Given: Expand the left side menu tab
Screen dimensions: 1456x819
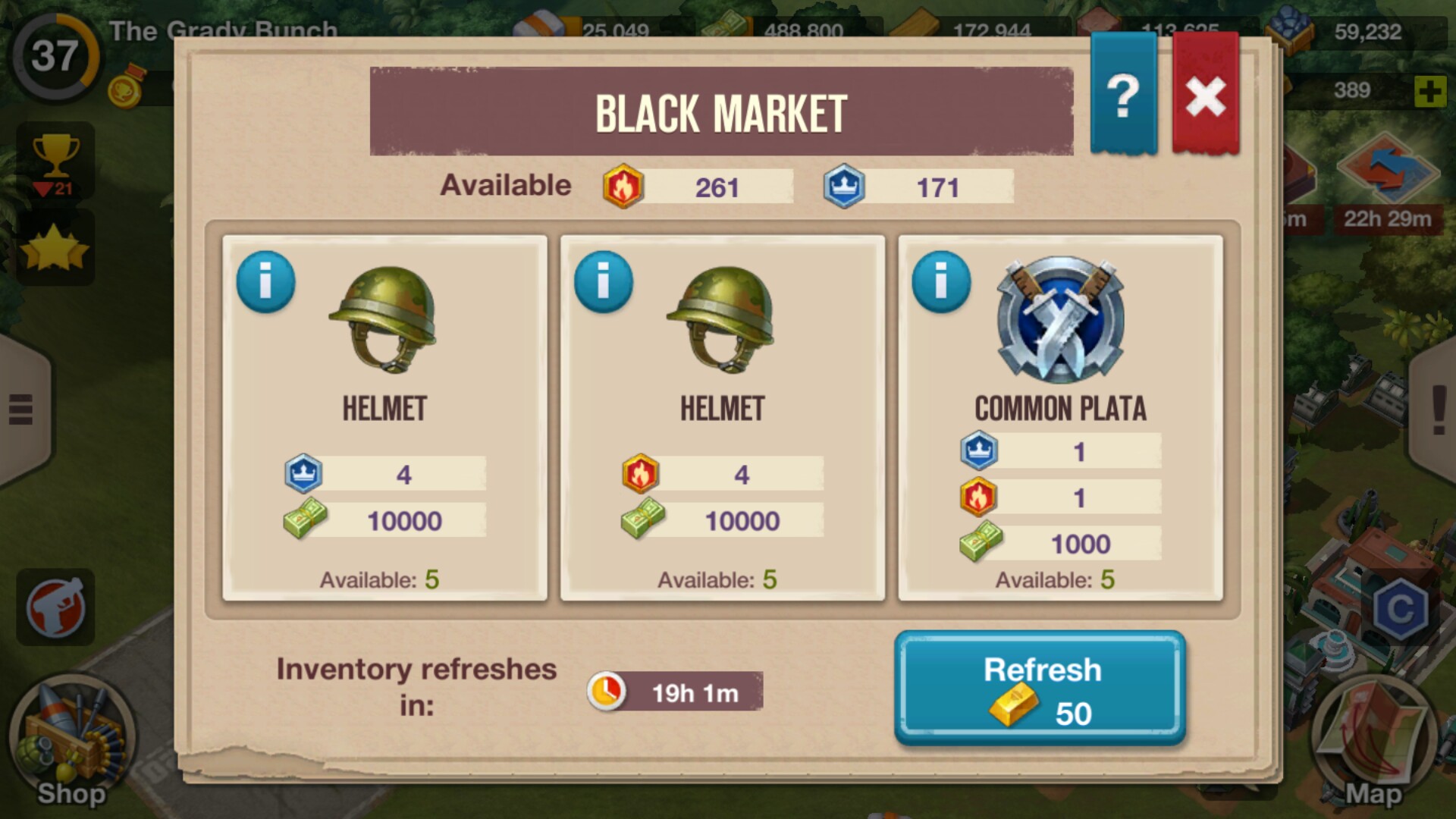Looking at the screenshot, I should (x=21, y=409).
